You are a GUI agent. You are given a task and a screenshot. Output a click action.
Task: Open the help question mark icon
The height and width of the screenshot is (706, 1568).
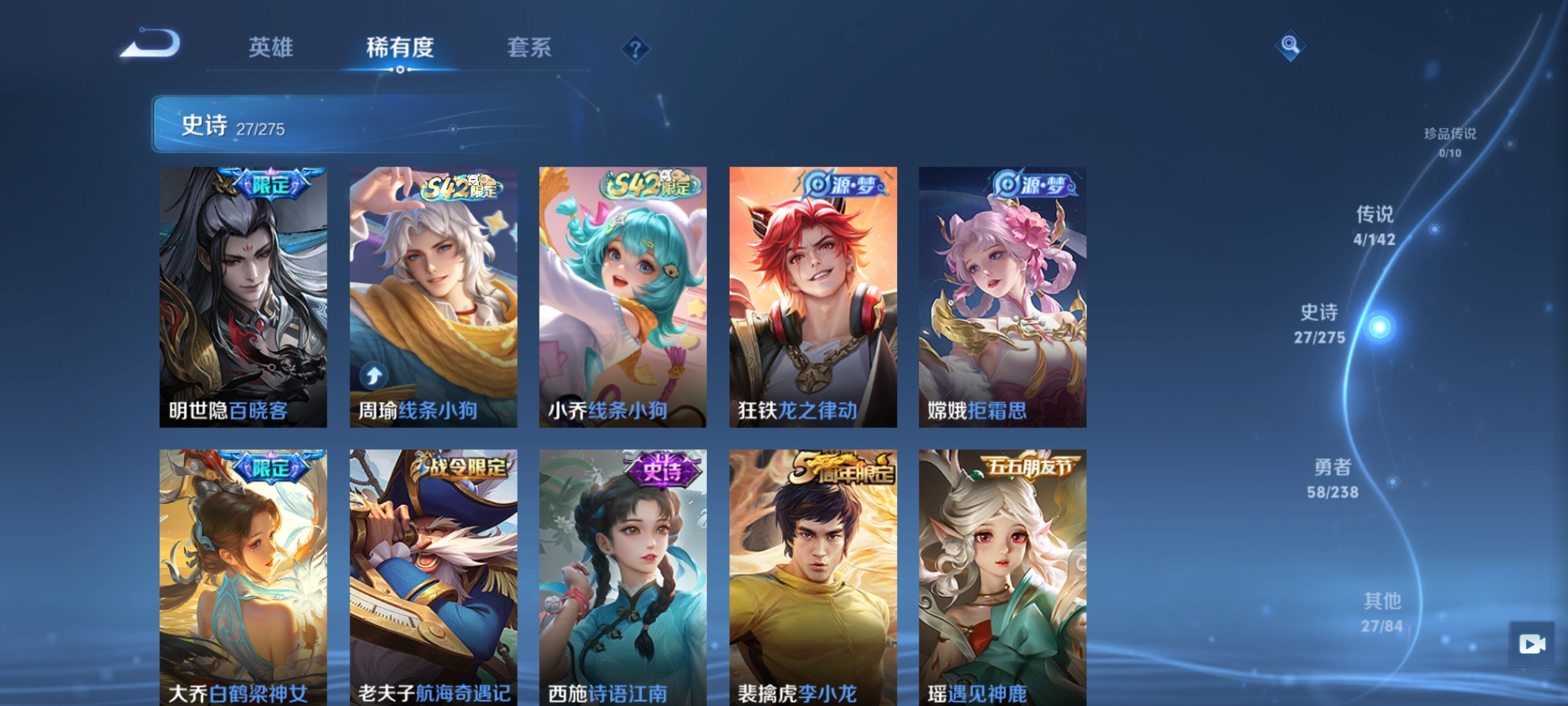634,49
